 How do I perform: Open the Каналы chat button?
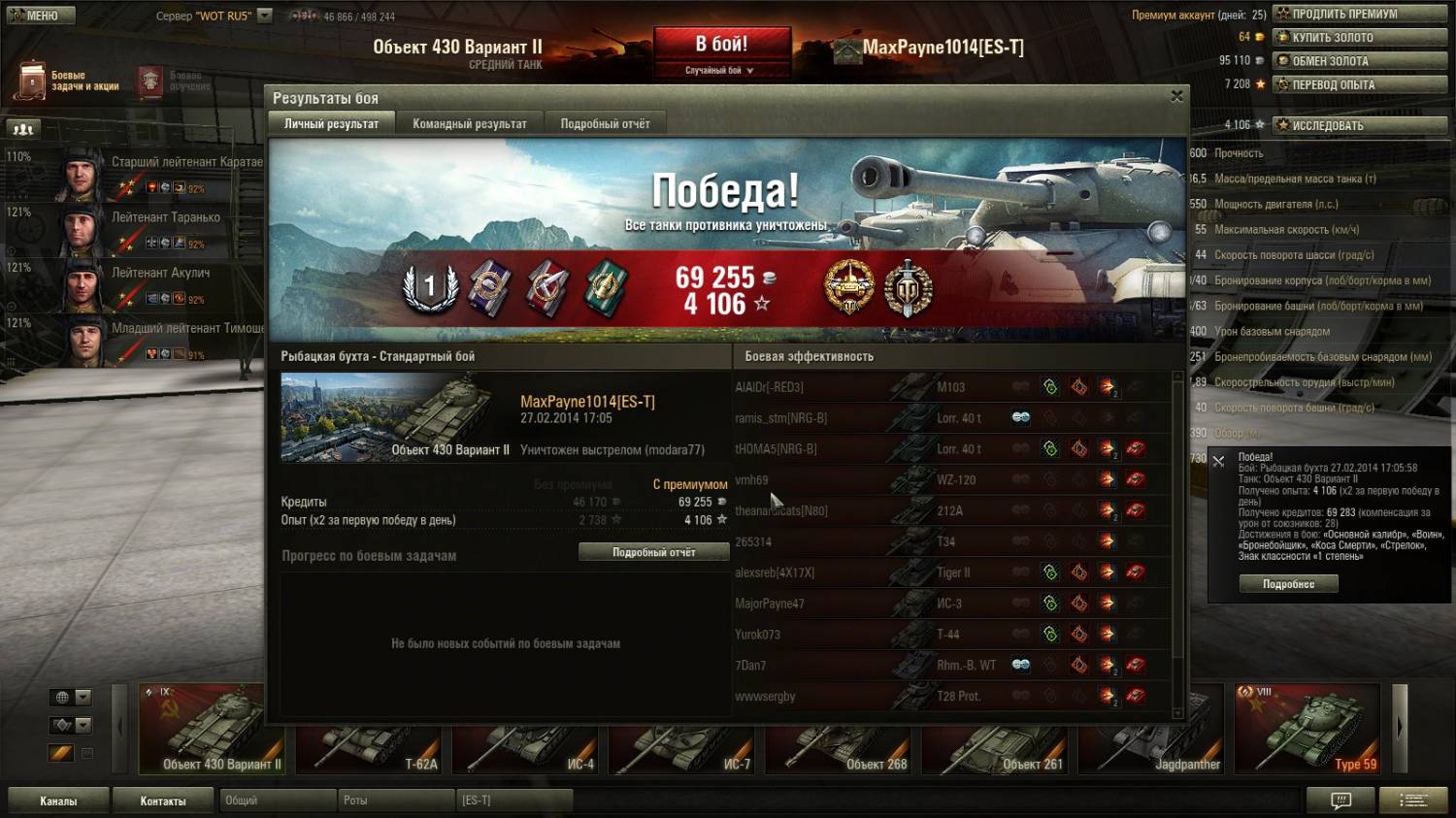tap(58, 801)
